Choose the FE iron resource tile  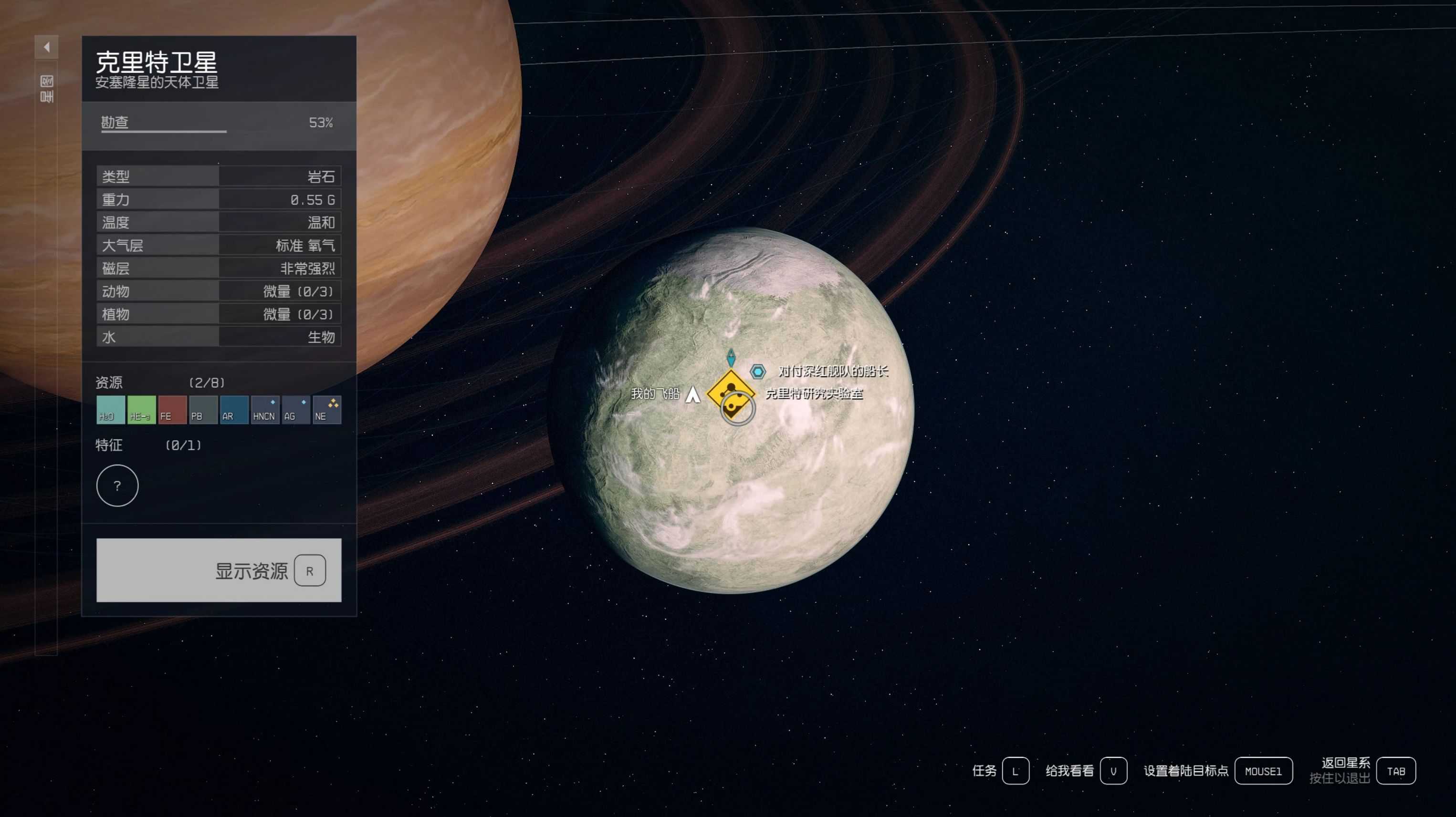click(172, 410)
